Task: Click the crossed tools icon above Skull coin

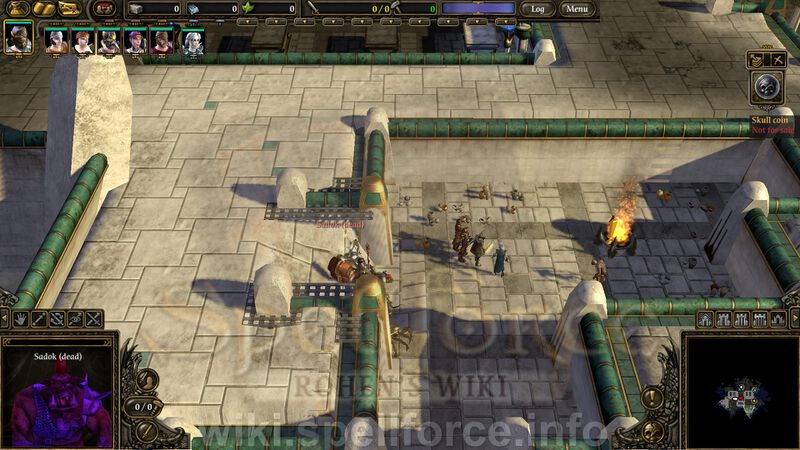Action: click(x=776, y=60)
